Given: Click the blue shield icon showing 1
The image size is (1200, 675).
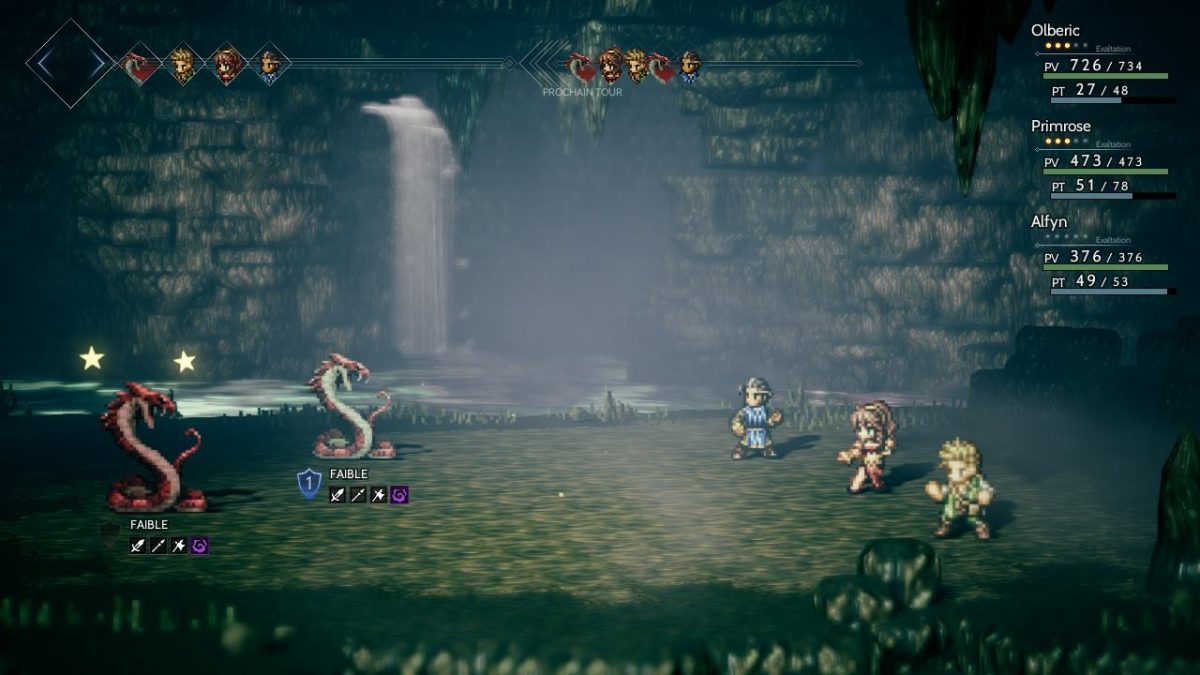Looking at the screenshot, I should click(309, 485).
